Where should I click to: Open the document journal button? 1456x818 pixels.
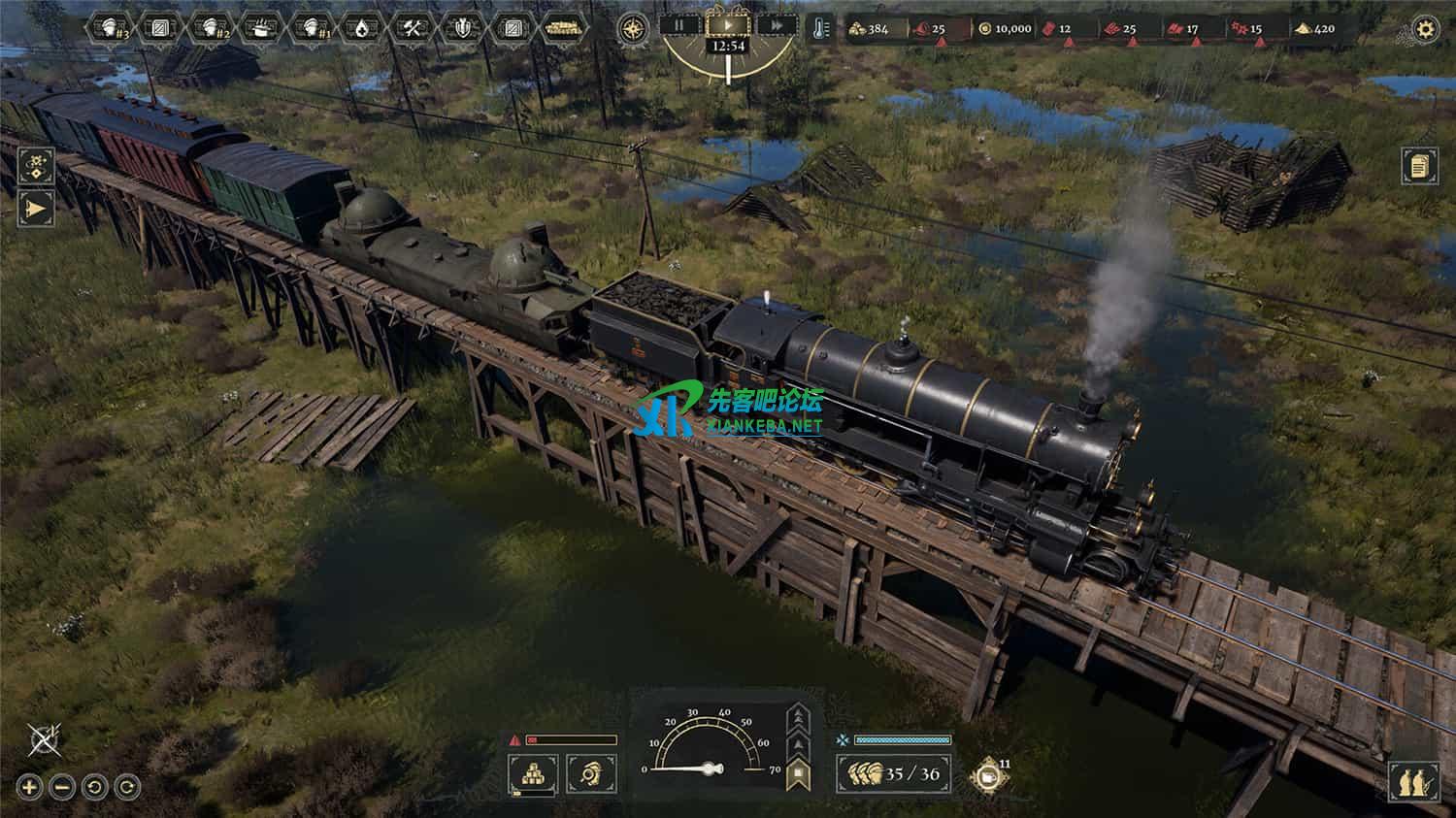pos(1419,166)
